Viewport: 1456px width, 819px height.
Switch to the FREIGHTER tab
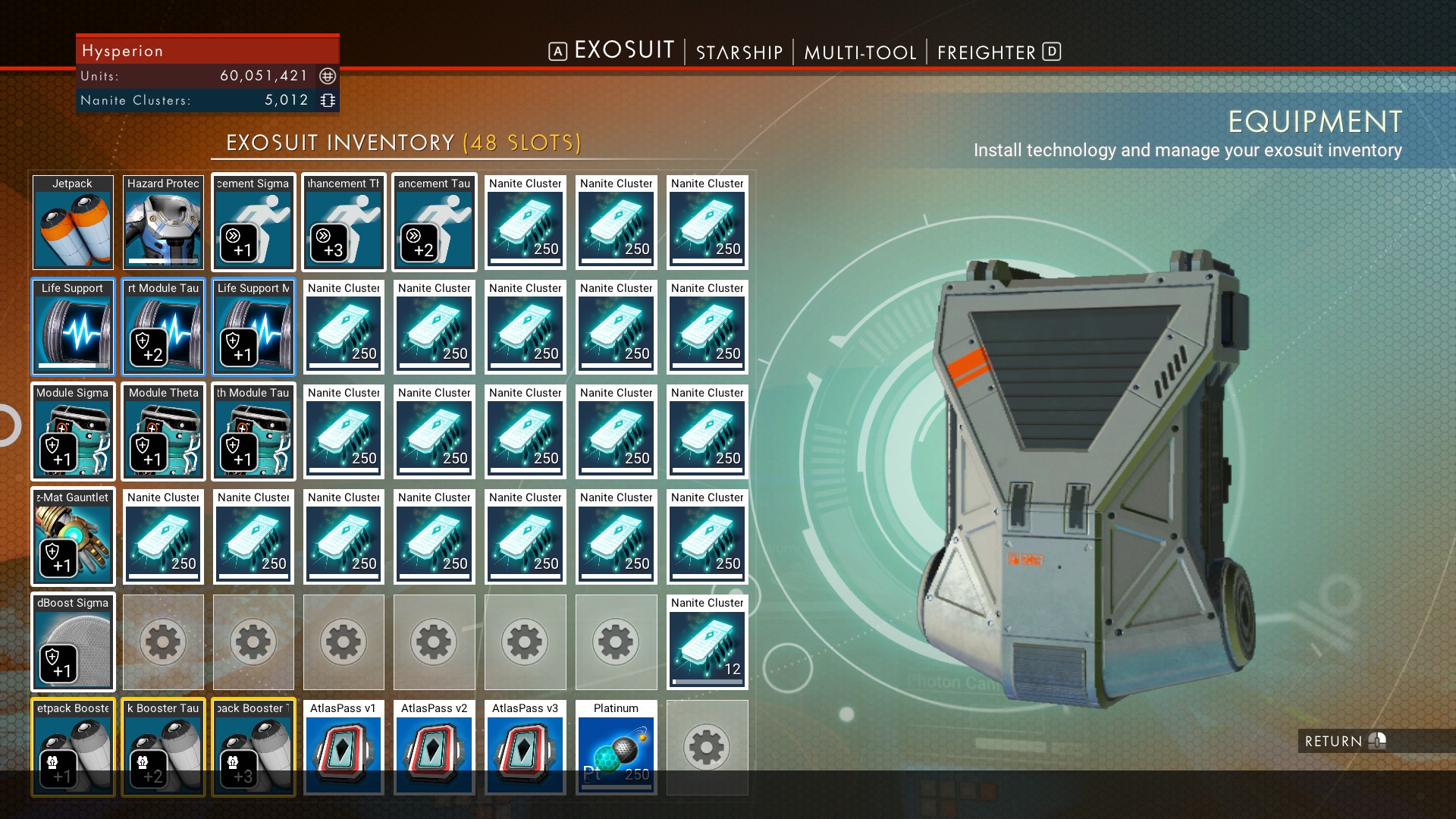pyautogui.click(x=988, y=52)
